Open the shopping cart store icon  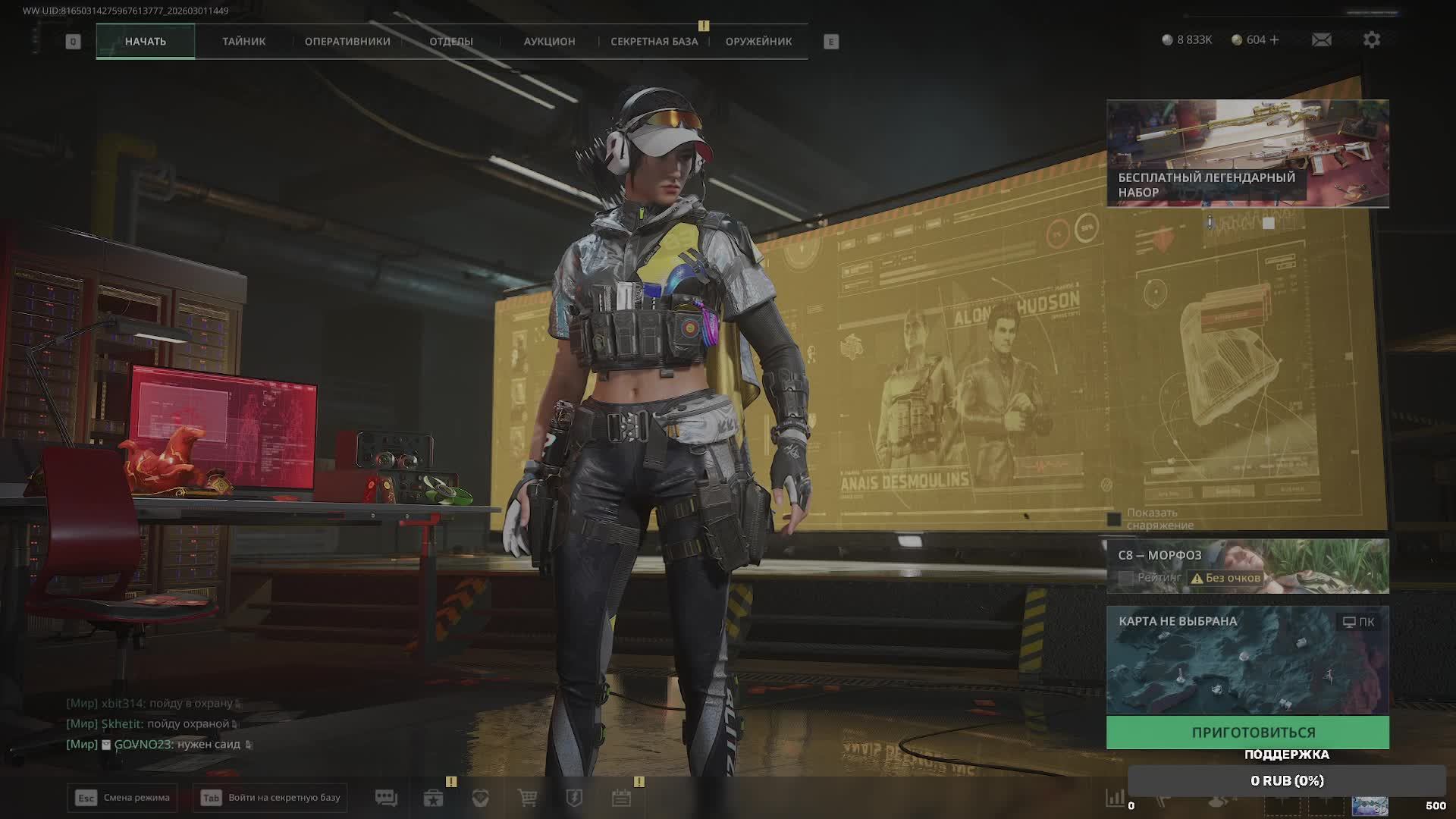point(527,798)
